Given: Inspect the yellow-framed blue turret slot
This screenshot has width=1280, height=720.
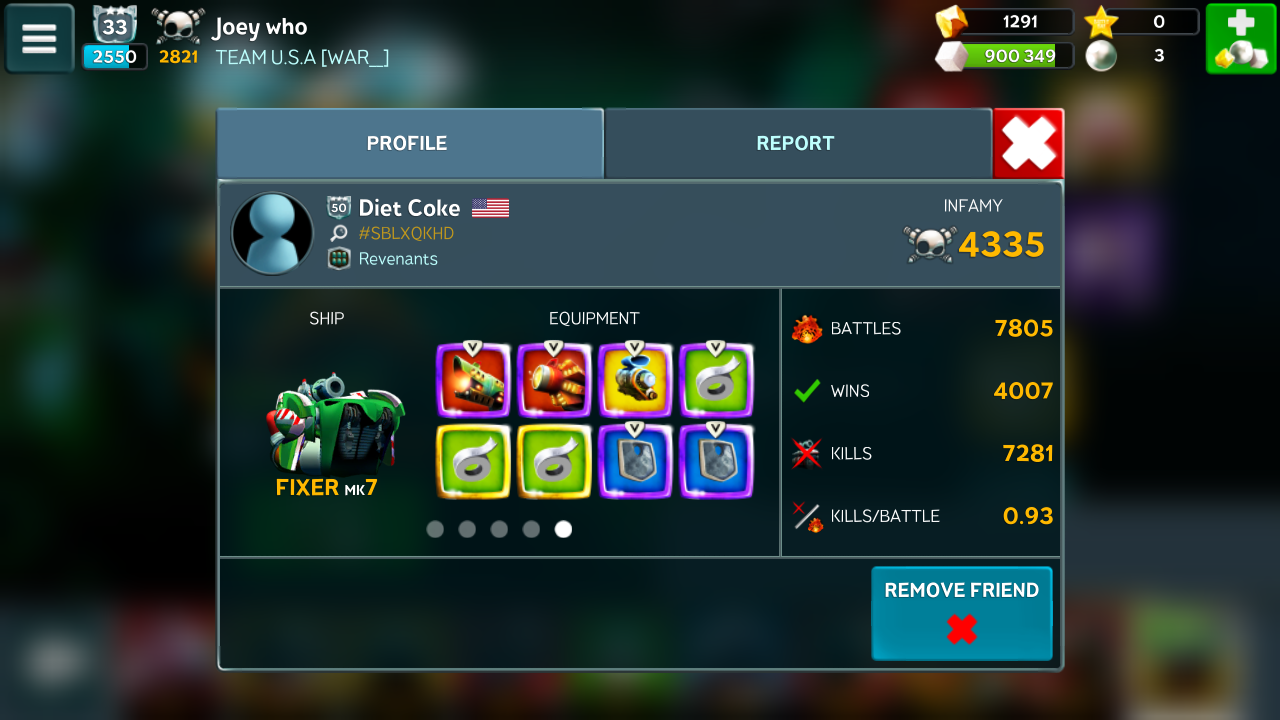Looking at the screenshot, I should click(x=635, y=380).
